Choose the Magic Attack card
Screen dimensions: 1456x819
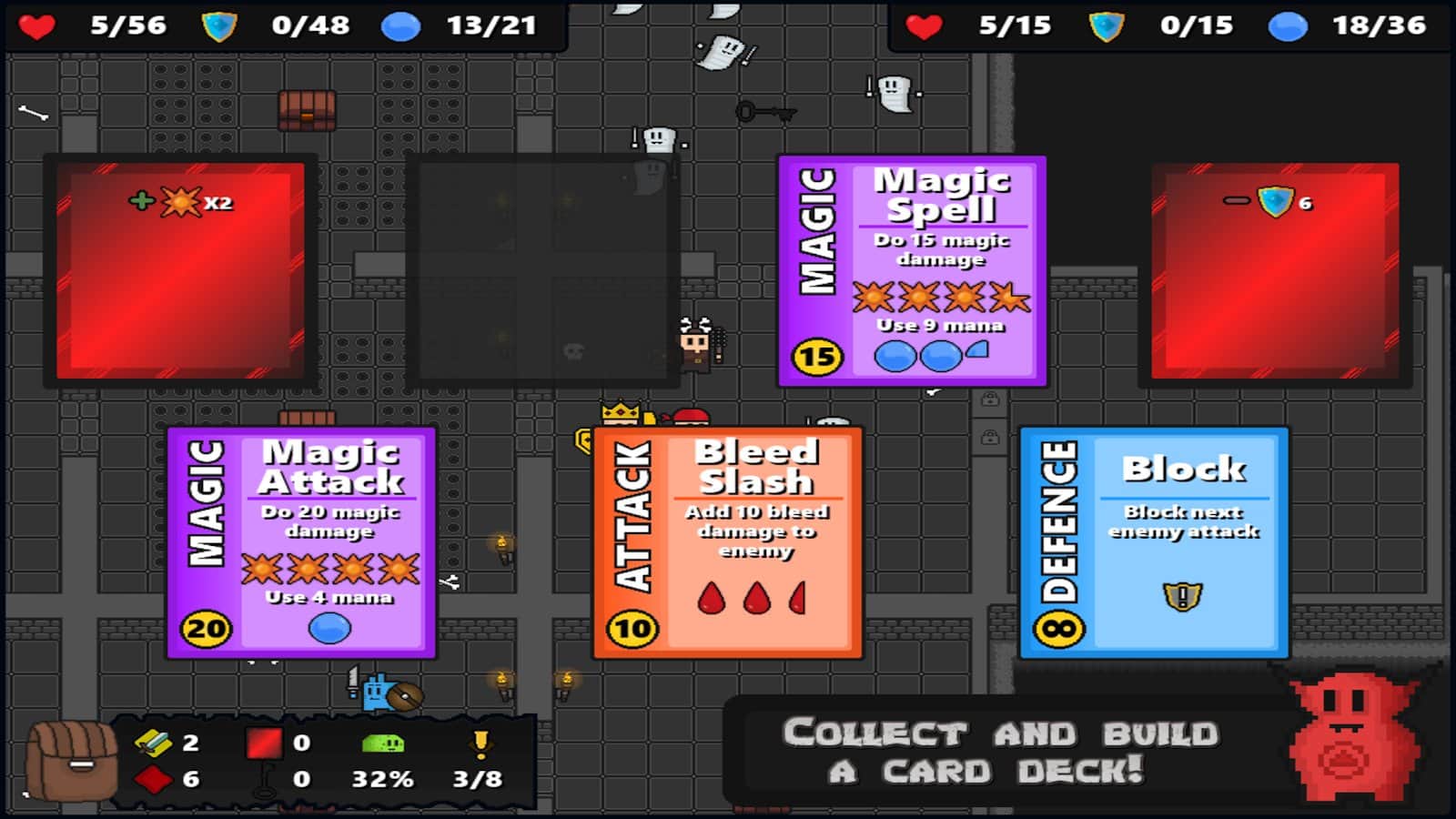[x=301, y=542]
